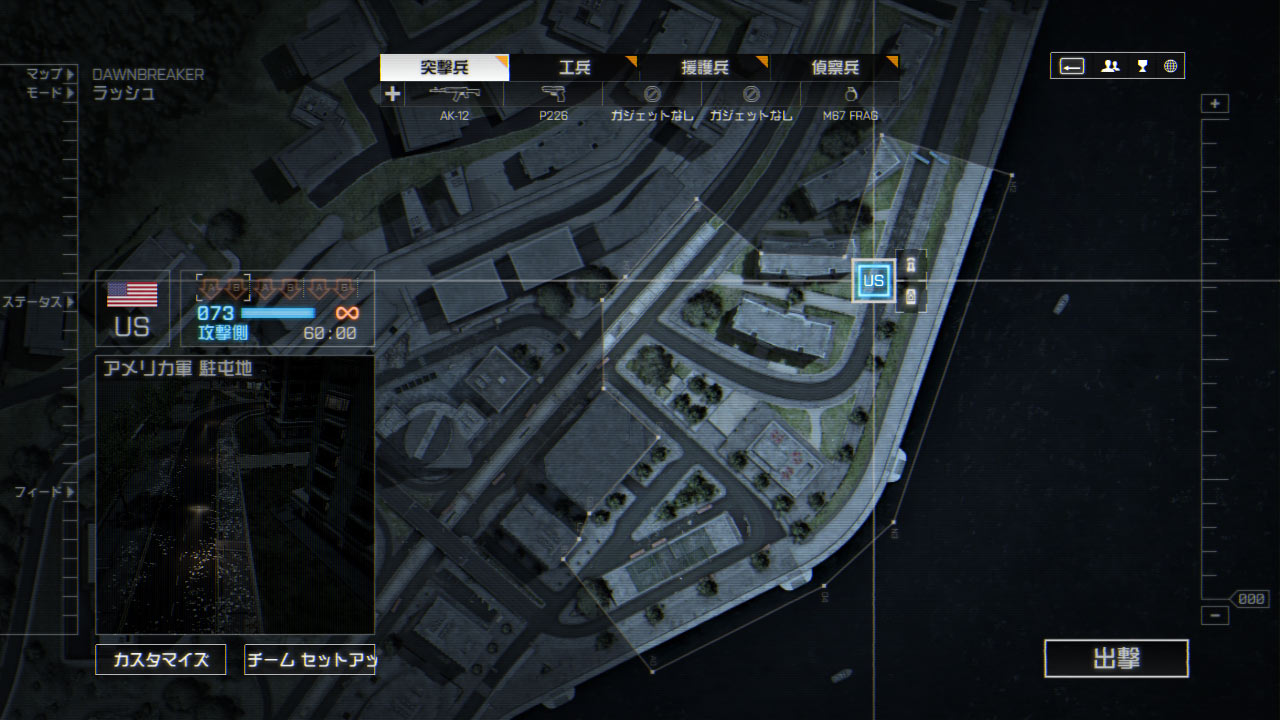Click the globe icon
Viewport: 1280px width, 720px height.
(x=1170, y=66)
